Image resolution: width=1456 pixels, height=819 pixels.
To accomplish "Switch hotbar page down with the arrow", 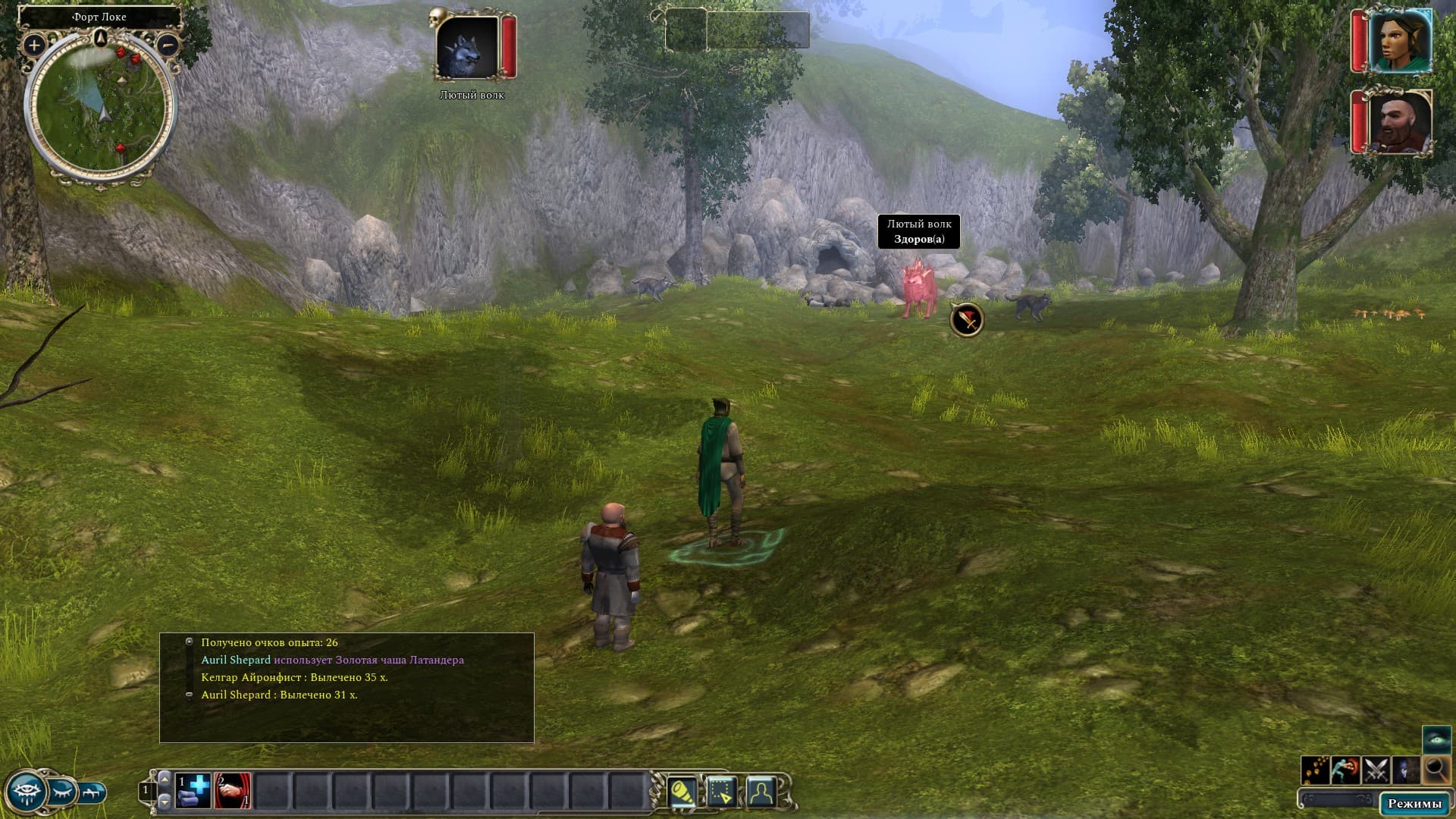I will [x=165, y=802].
